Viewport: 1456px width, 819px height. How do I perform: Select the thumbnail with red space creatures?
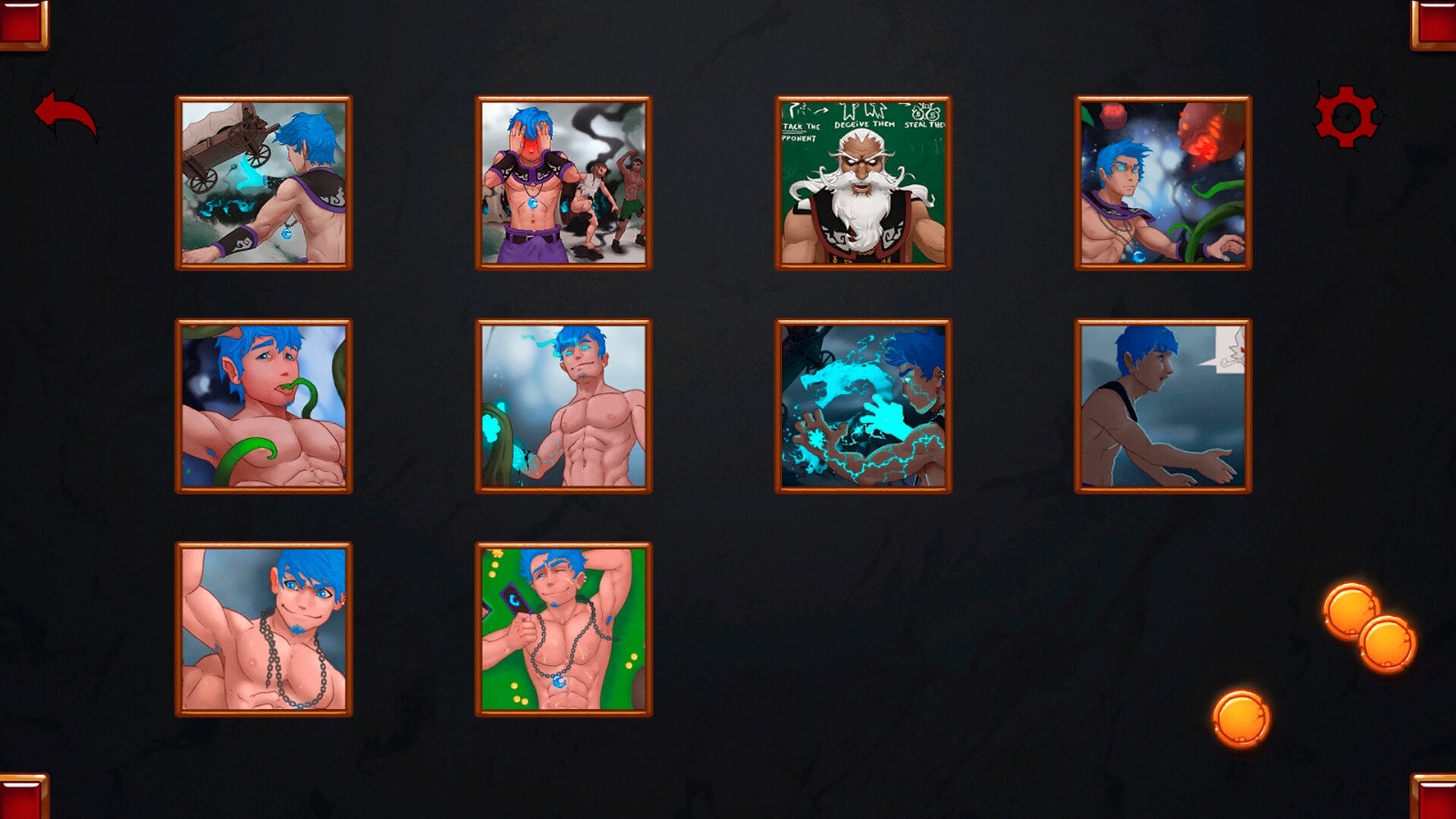[x=1163, y=183]
